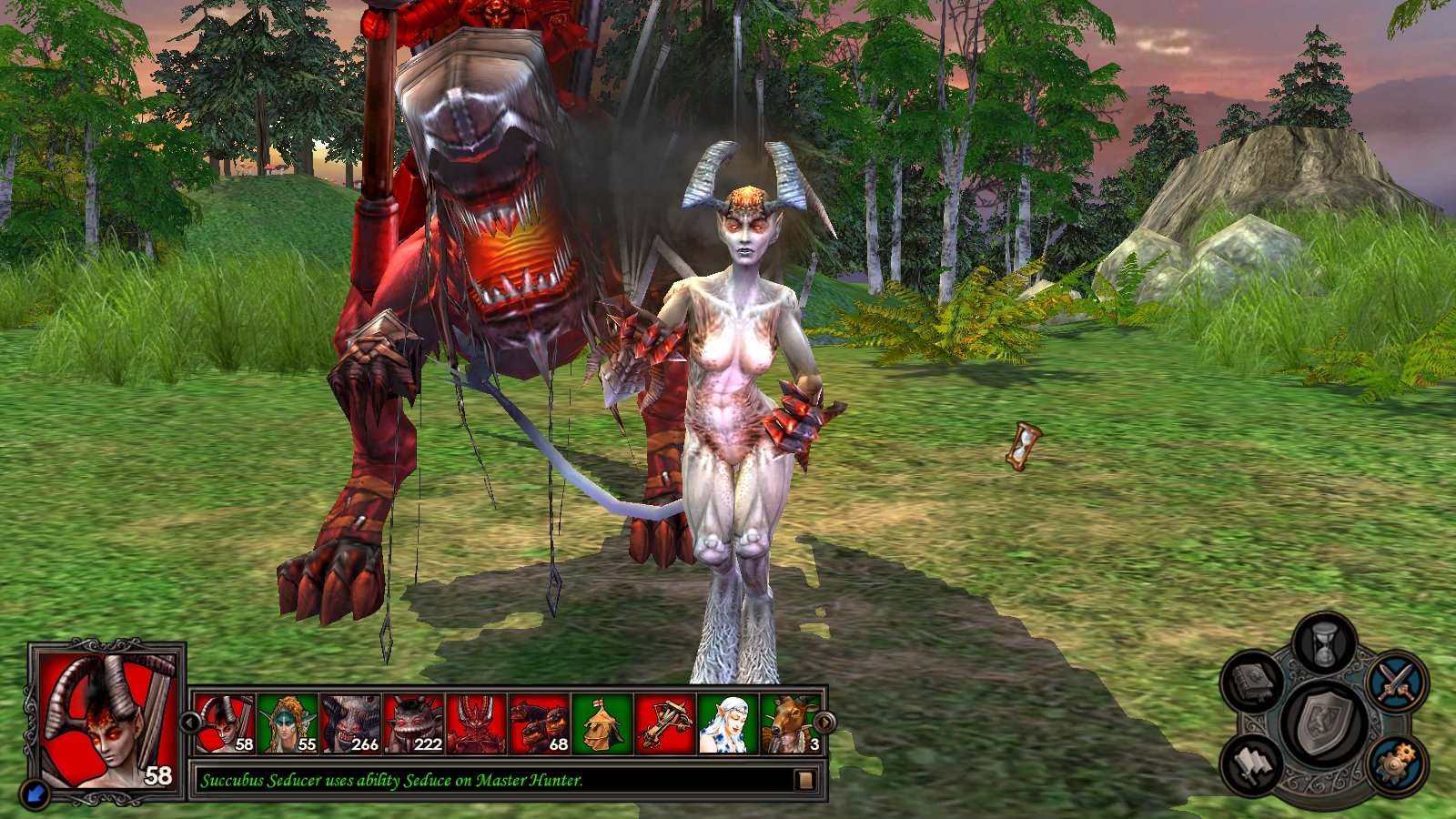
Task: Select the green elf hunter with 55
Action: [x=288, y=724]
